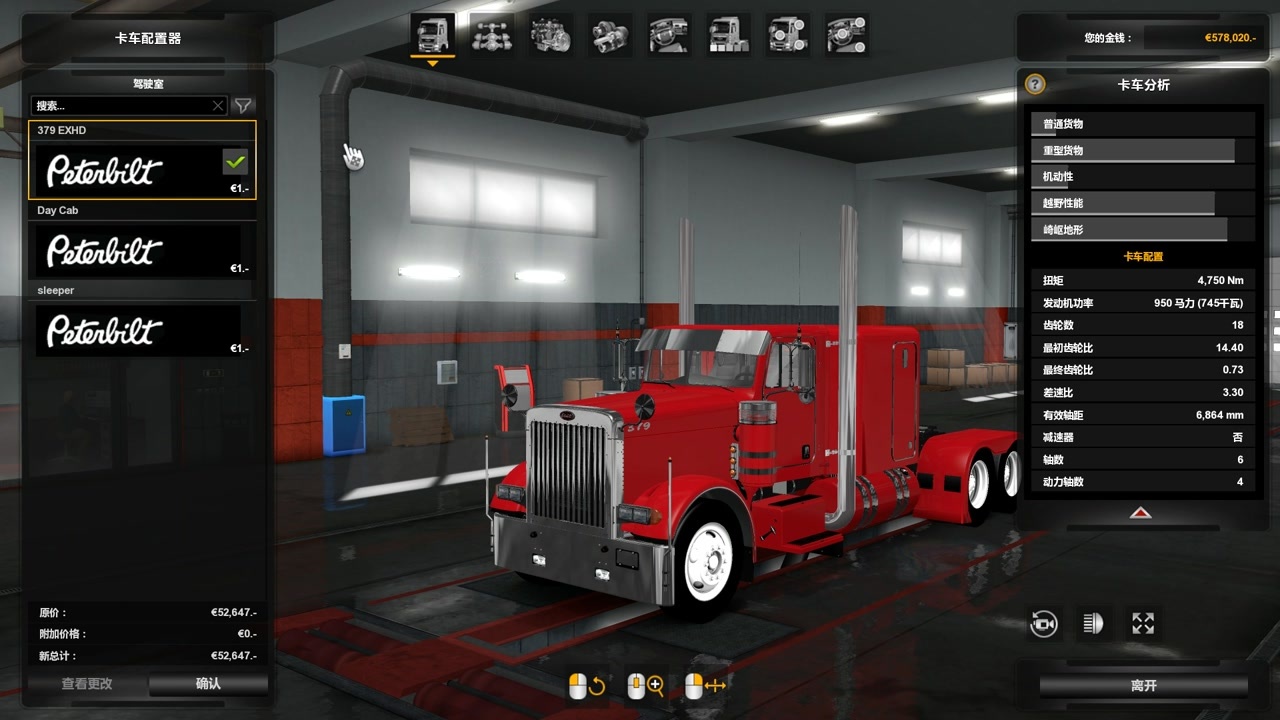
Task: Click the truck analysis help question mark
Action: pyautogui.click(x=1036, y=85)
